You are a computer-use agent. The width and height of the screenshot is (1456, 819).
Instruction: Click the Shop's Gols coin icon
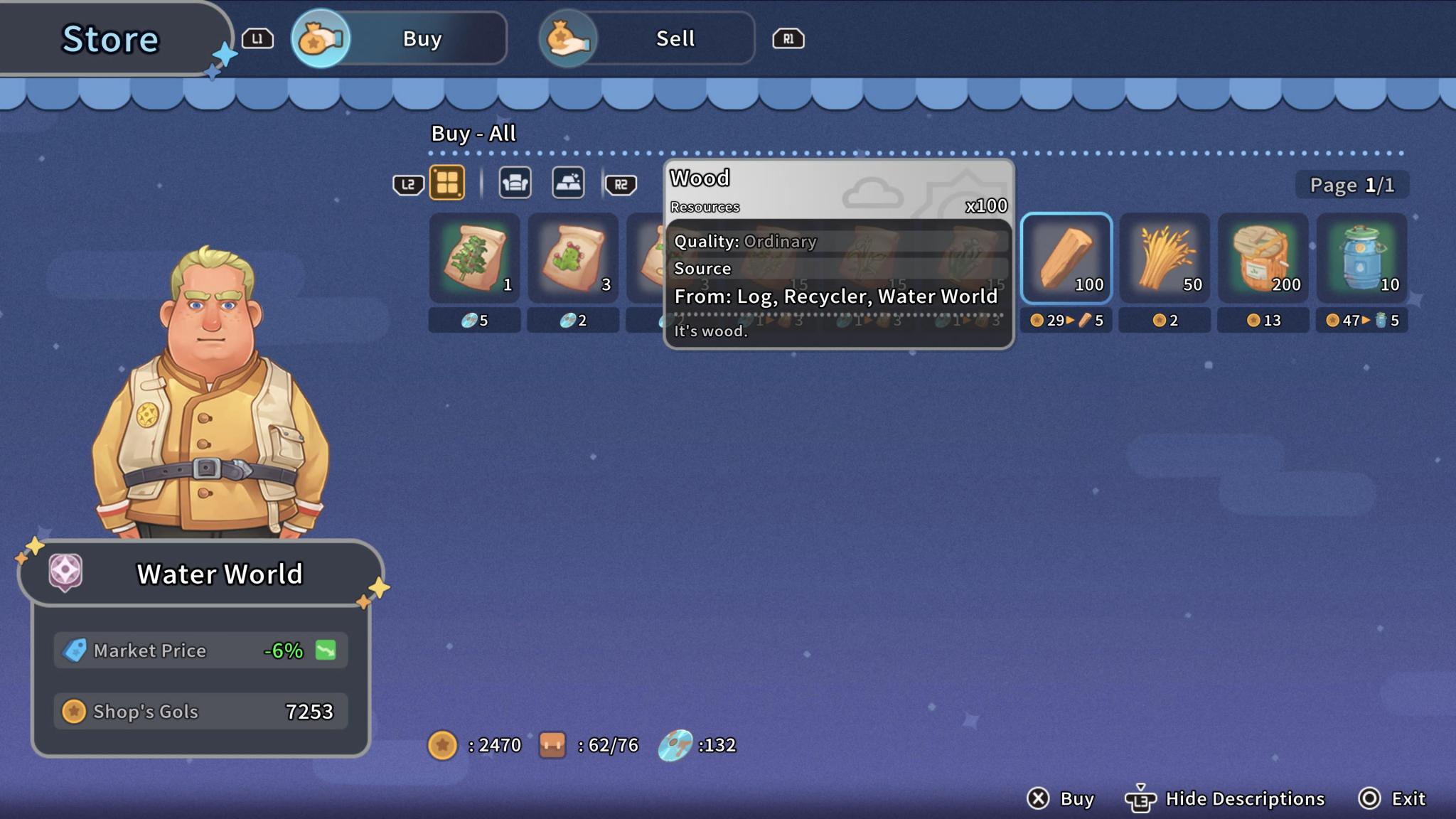[x=74, y=711]
